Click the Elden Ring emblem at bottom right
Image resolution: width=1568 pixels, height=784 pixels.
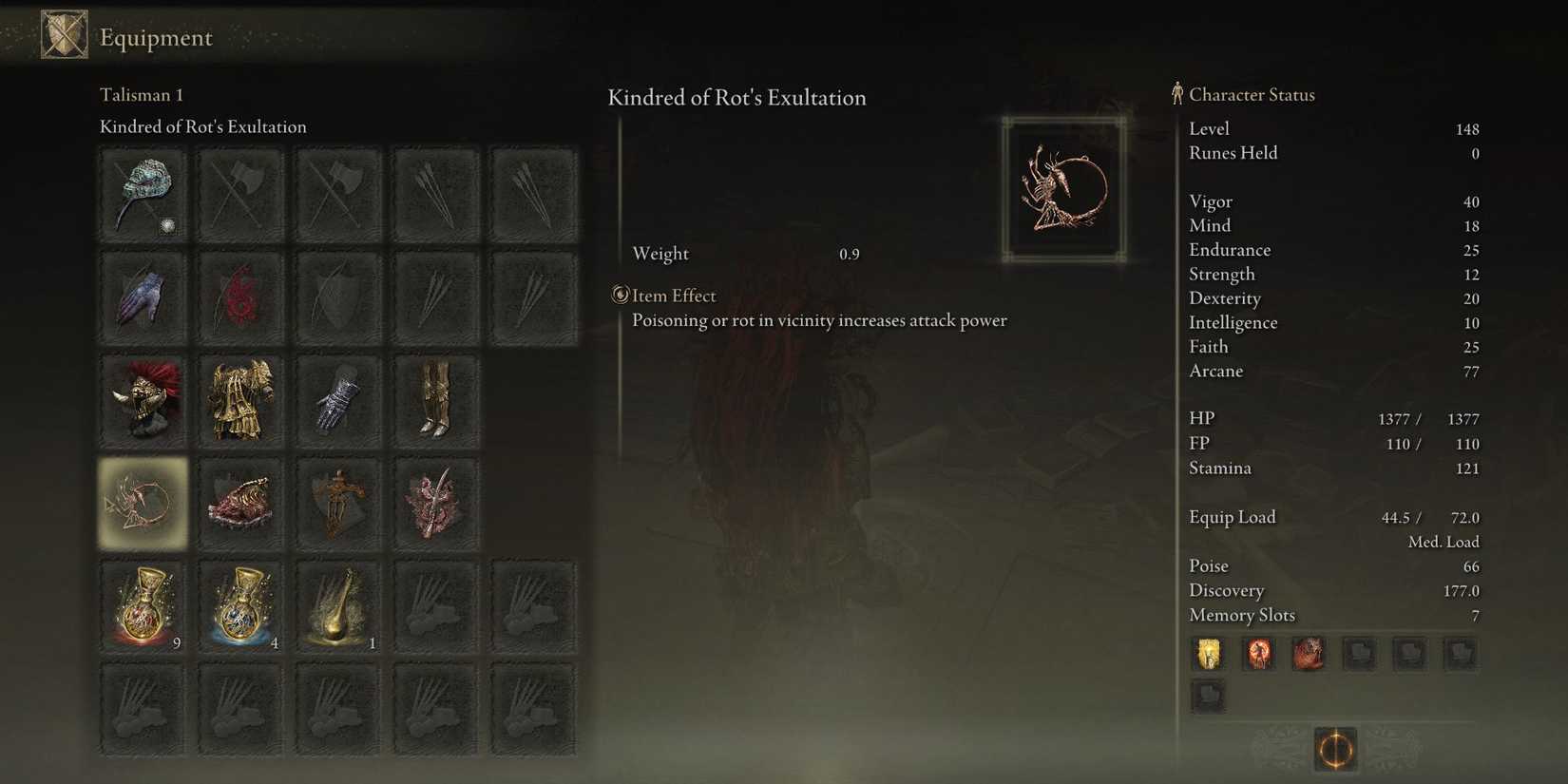pos(1334,751)
